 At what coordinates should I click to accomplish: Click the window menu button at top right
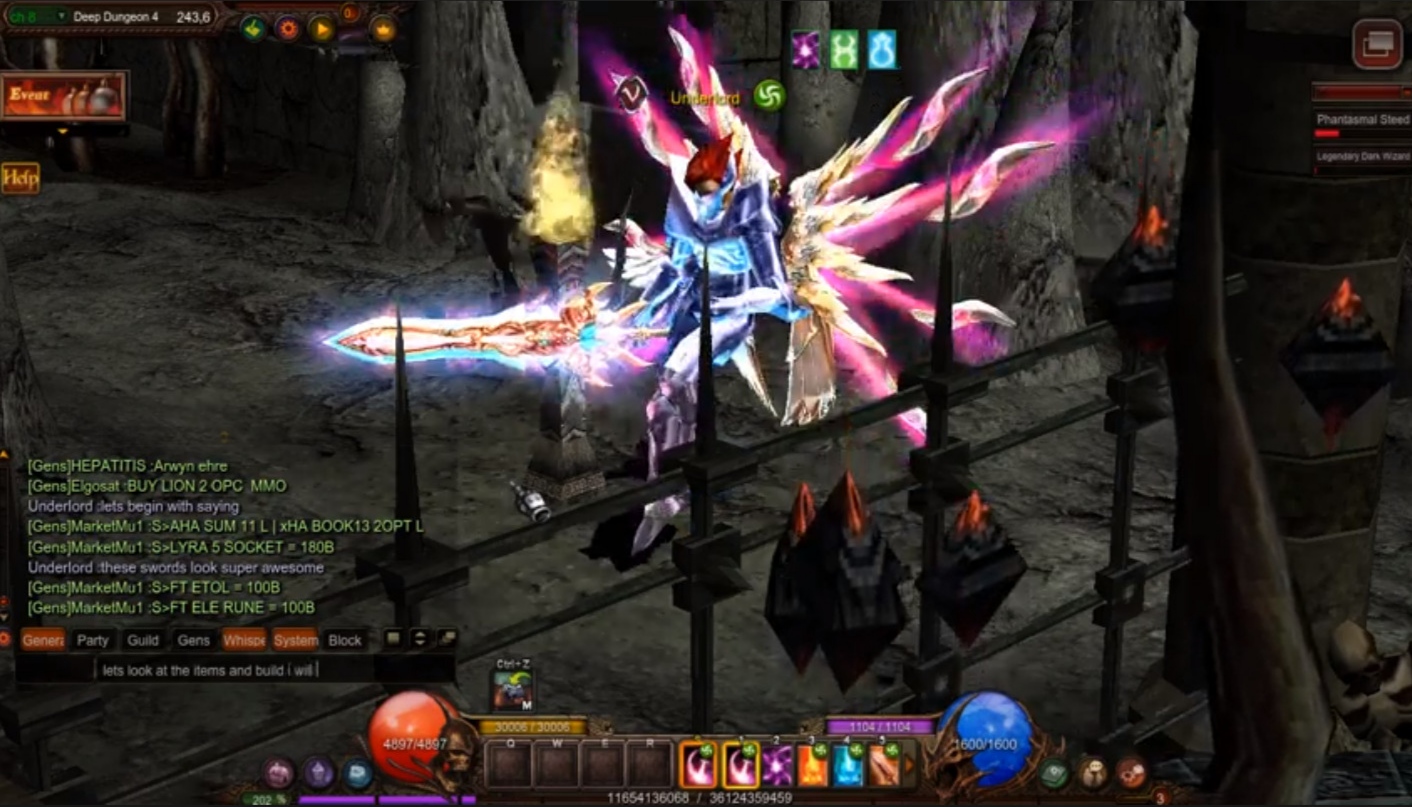click(1377, 45)
